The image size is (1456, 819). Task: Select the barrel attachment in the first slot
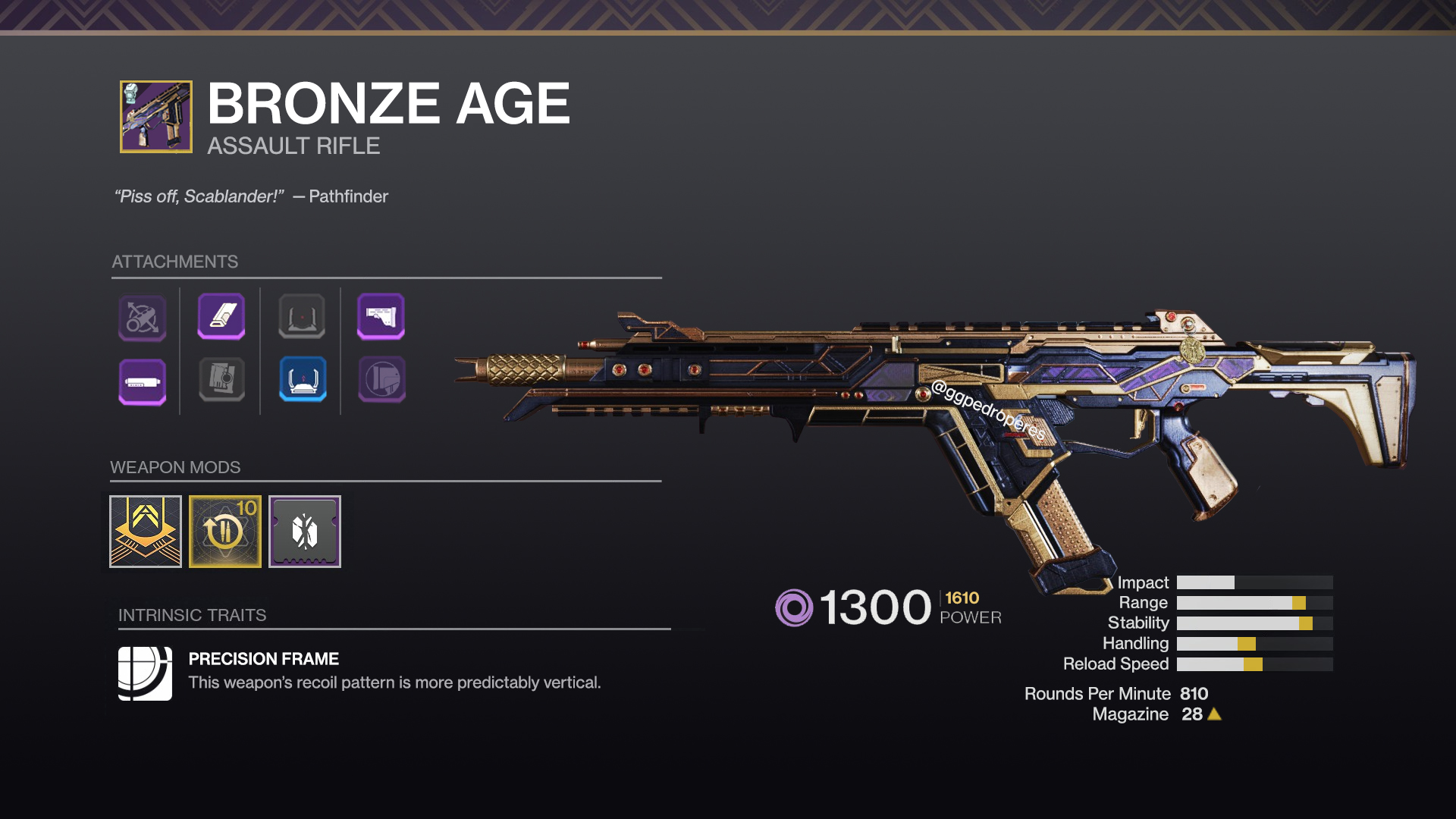(143, 318)
